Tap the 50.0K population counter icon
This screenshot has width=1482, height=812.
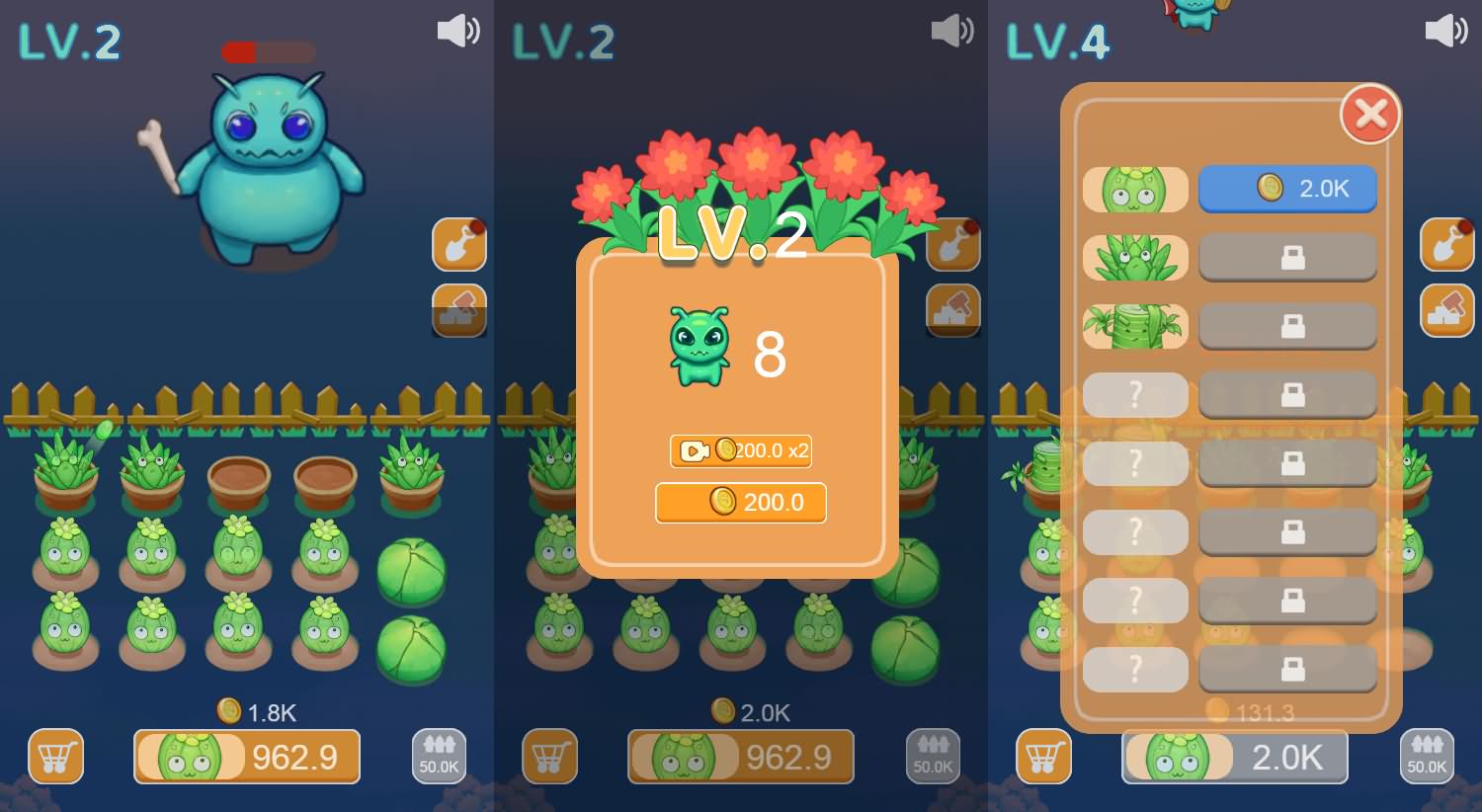(x=438, y=757)
